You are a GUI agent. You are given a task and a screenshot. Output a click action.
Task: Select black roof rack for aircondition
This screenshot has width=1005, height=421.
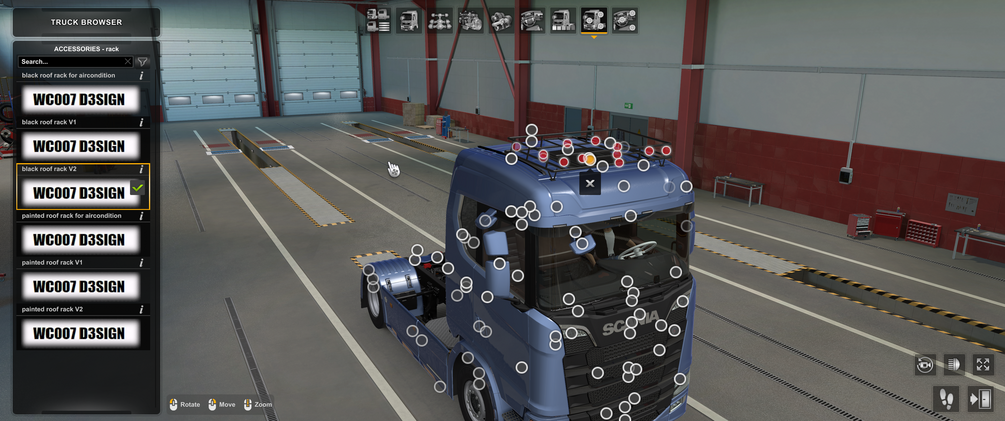(80, 99)
